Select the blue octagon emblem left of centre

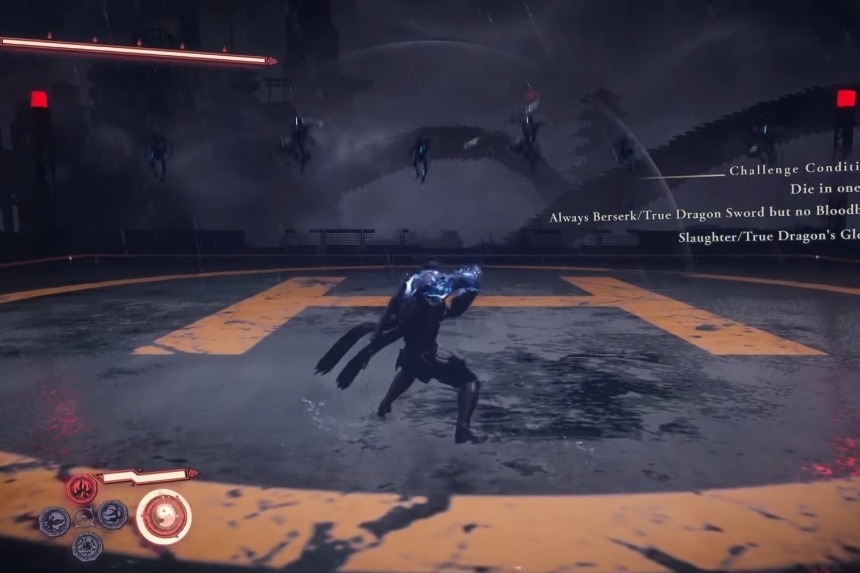pos(53,519)
